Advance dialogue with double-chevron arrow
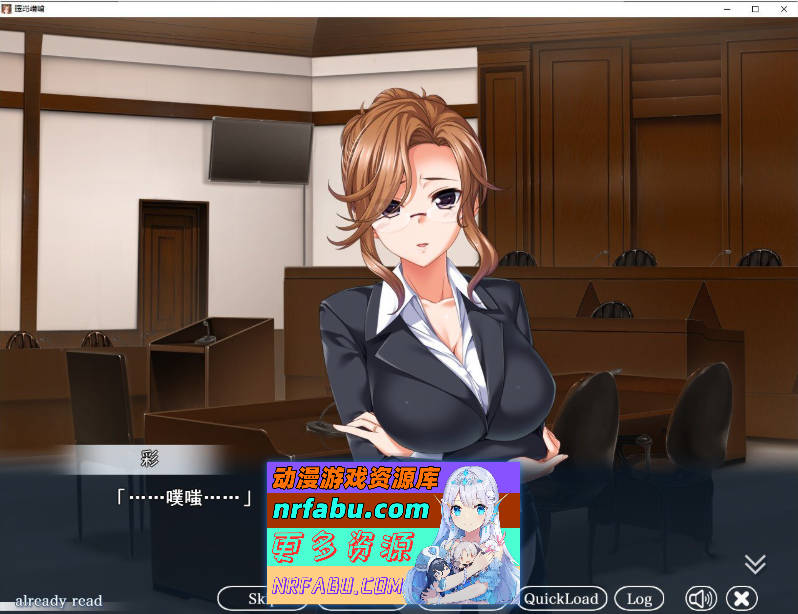The height and width of the screenshot is (614, 798). click(x=755, y=564)
